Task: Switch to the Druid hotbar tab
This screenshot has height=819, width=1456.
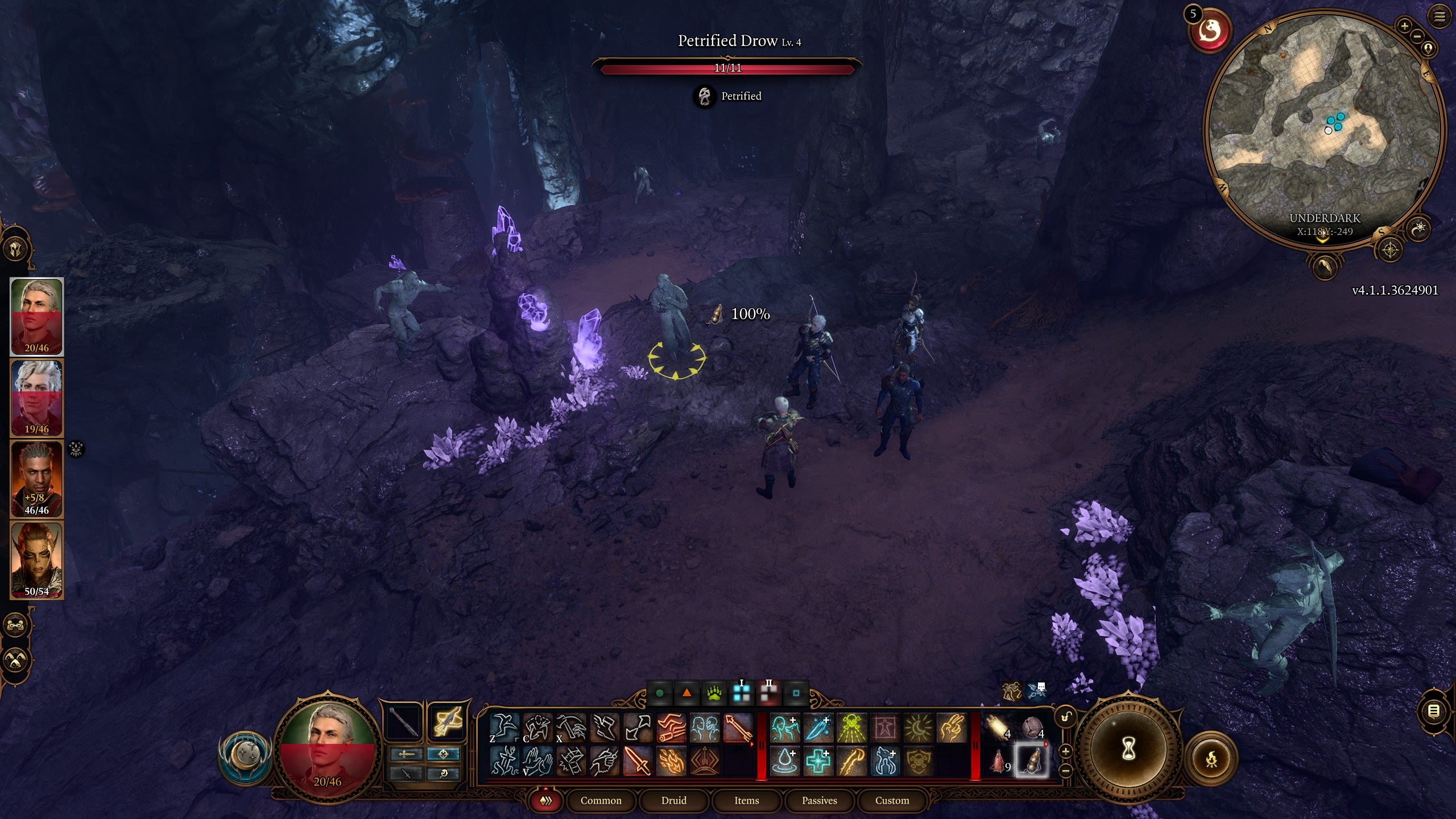Action: tap(675, 800)
